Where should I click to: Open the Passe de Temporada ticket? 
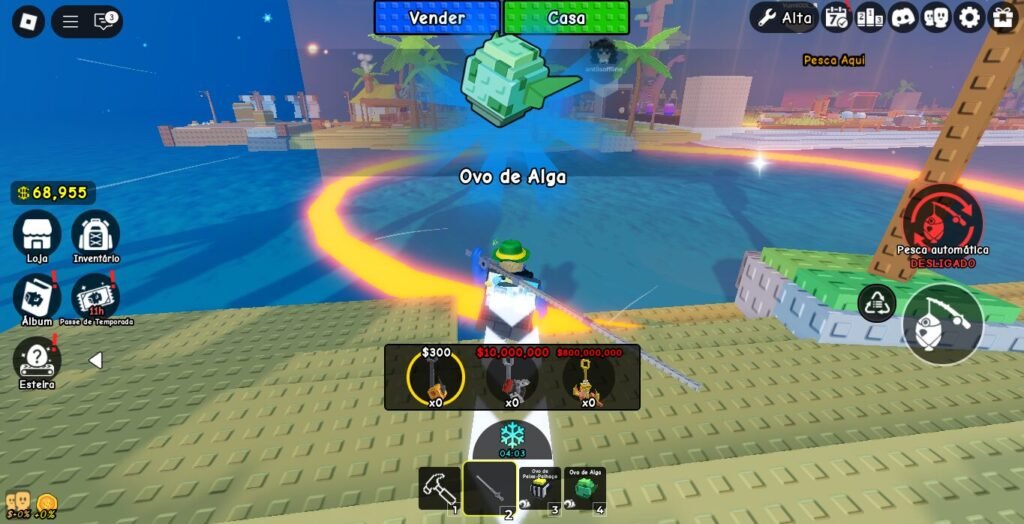[95, 297]
